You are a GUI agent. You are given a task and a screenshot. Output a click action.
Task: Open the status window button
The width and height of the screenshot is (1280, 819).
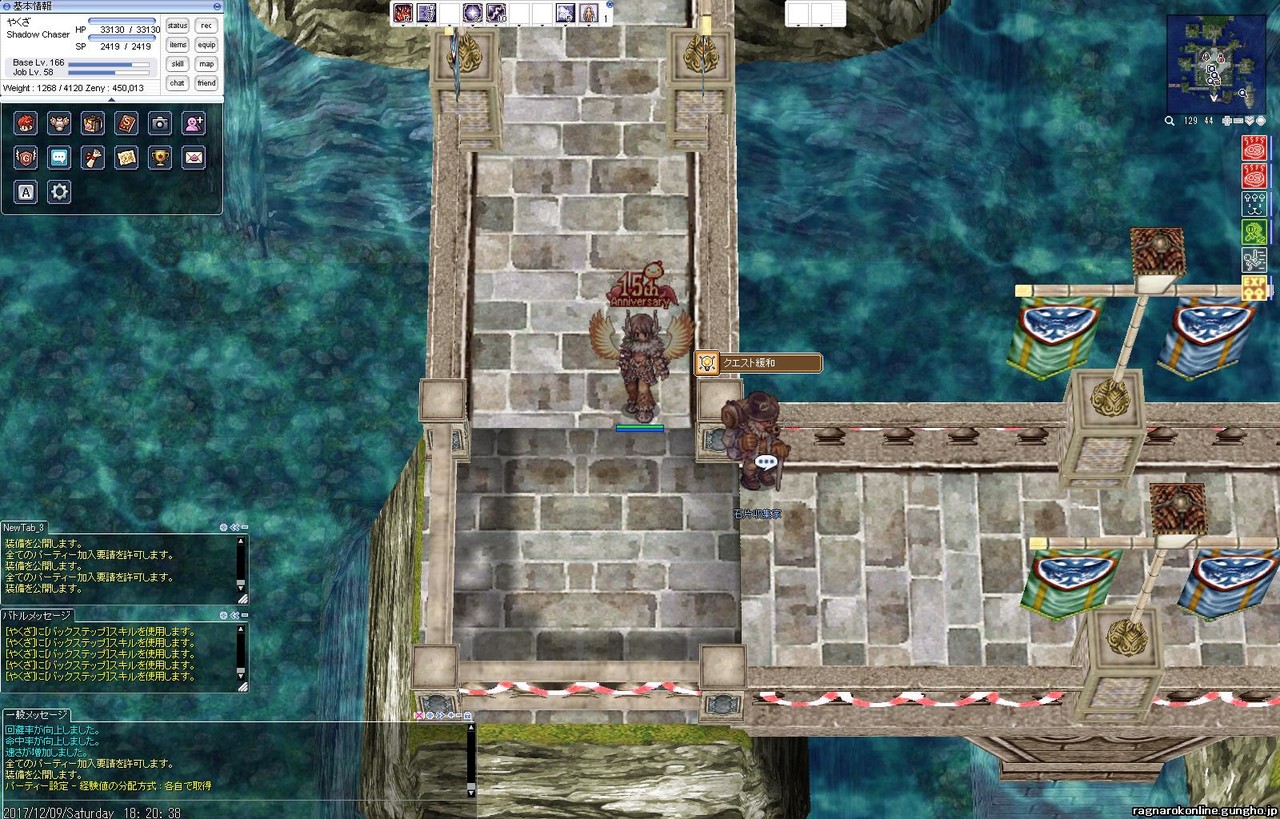pos(177,26)
